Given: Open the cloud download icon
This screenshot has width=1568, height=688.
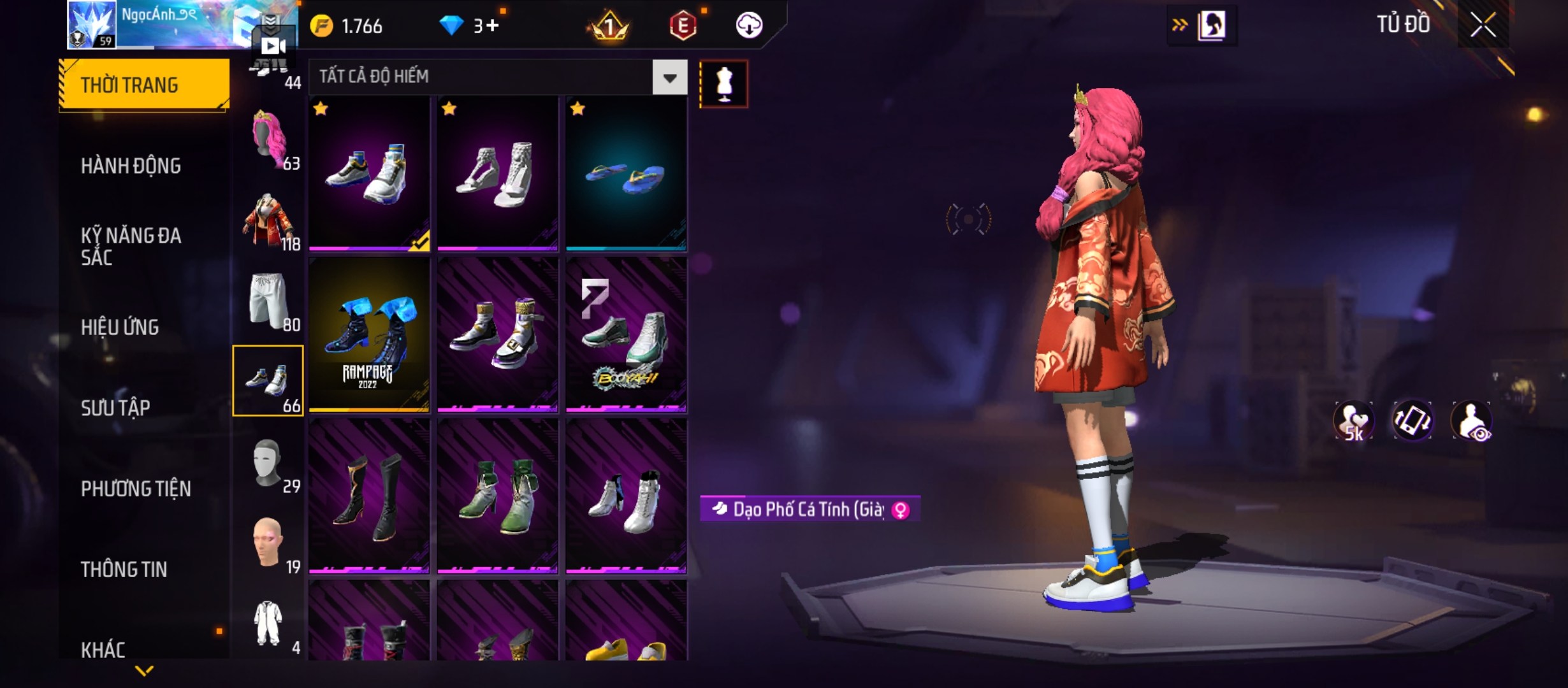Looking at the screenshot, I should tap(749, 25).
